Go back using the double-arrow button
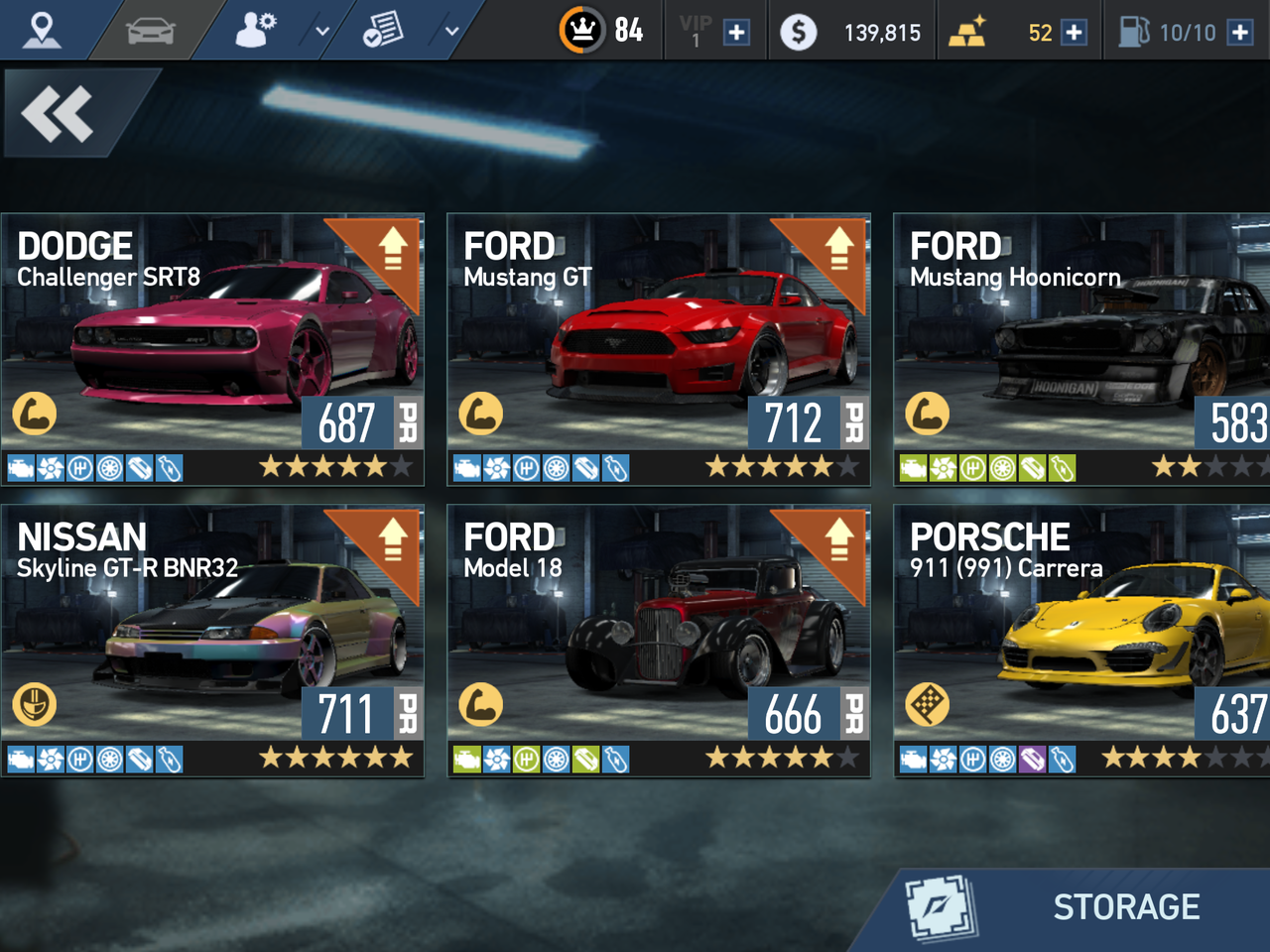The image size is (1270, 952). click(60, 114)
